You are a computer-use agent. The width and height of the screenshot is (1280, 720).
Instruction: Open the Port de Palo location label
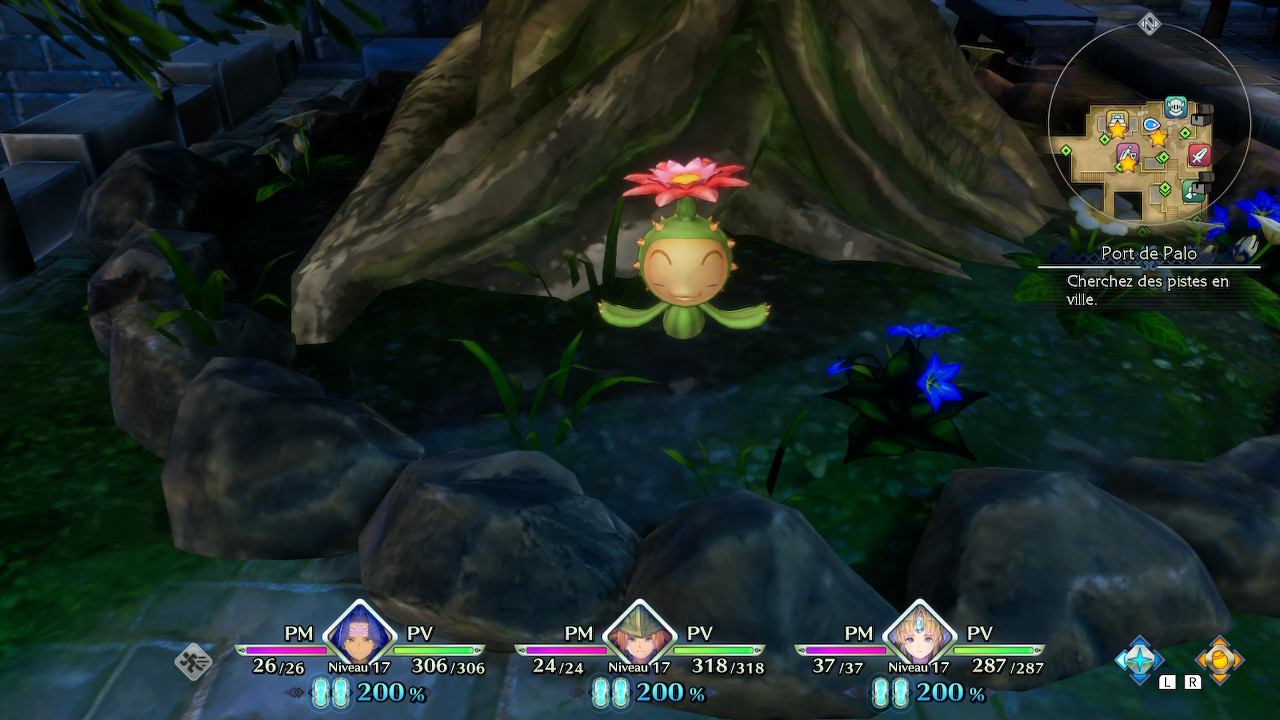[1149, 254]
